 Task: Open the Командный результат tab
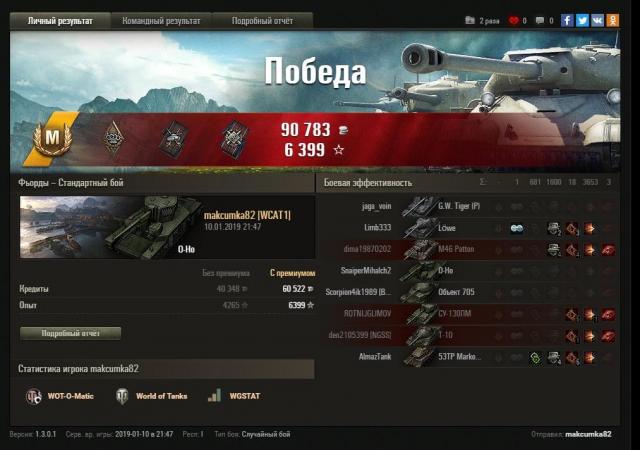[161, 20]
